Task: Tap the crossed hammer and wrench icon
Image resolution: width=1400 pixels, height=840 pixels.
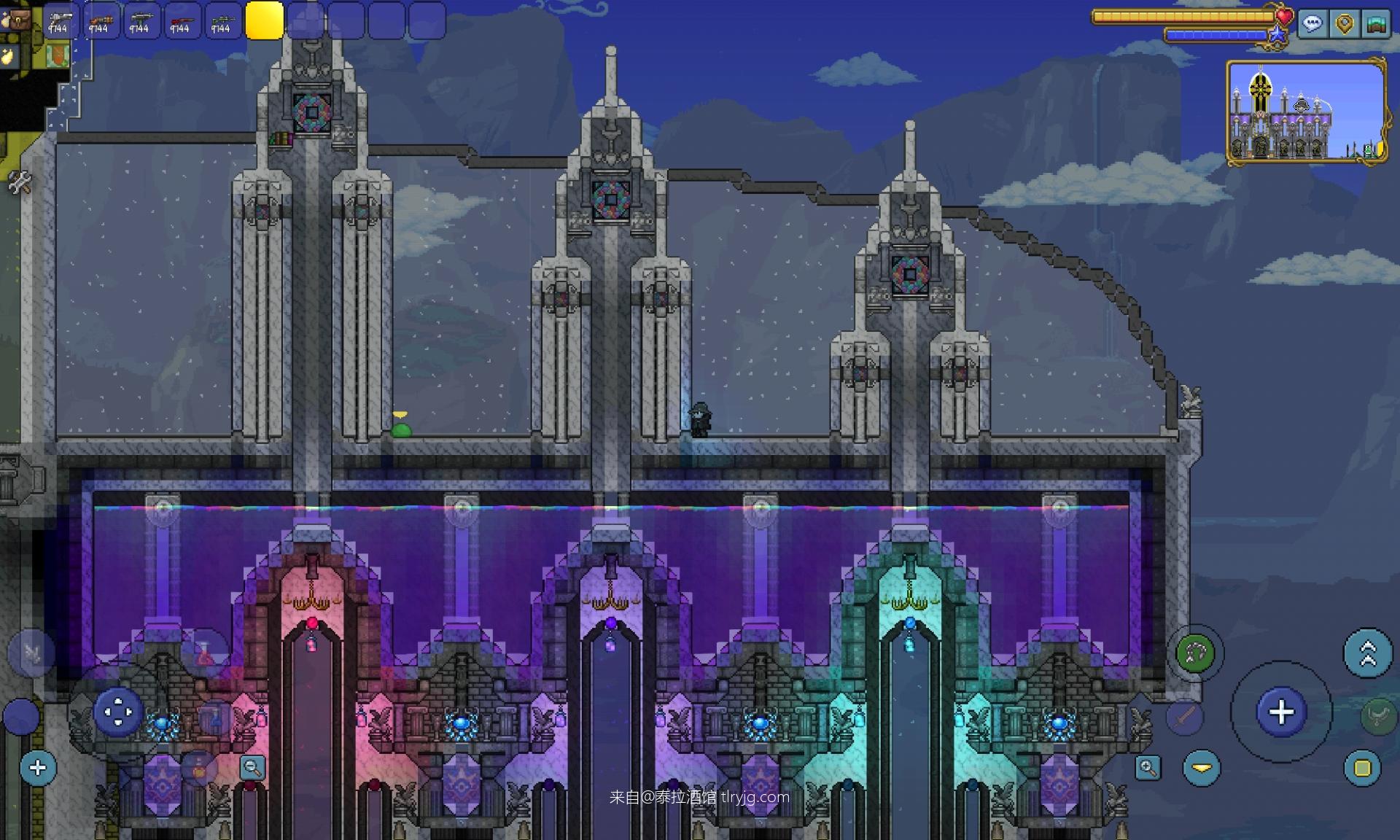Action: click(20, 182)
